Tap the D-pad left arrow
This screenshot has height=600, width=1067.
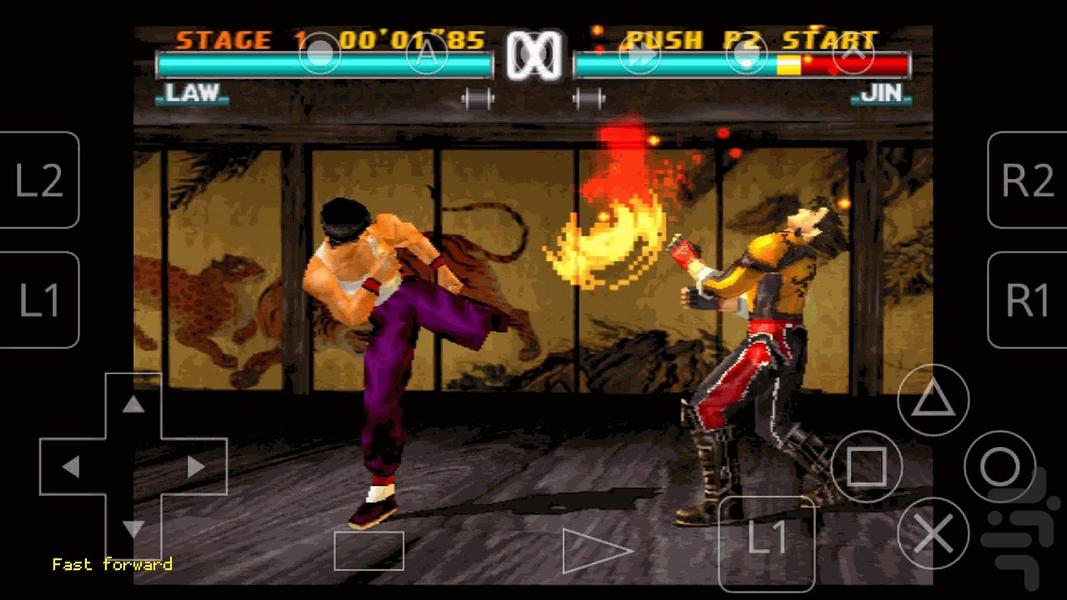point(70,466)
